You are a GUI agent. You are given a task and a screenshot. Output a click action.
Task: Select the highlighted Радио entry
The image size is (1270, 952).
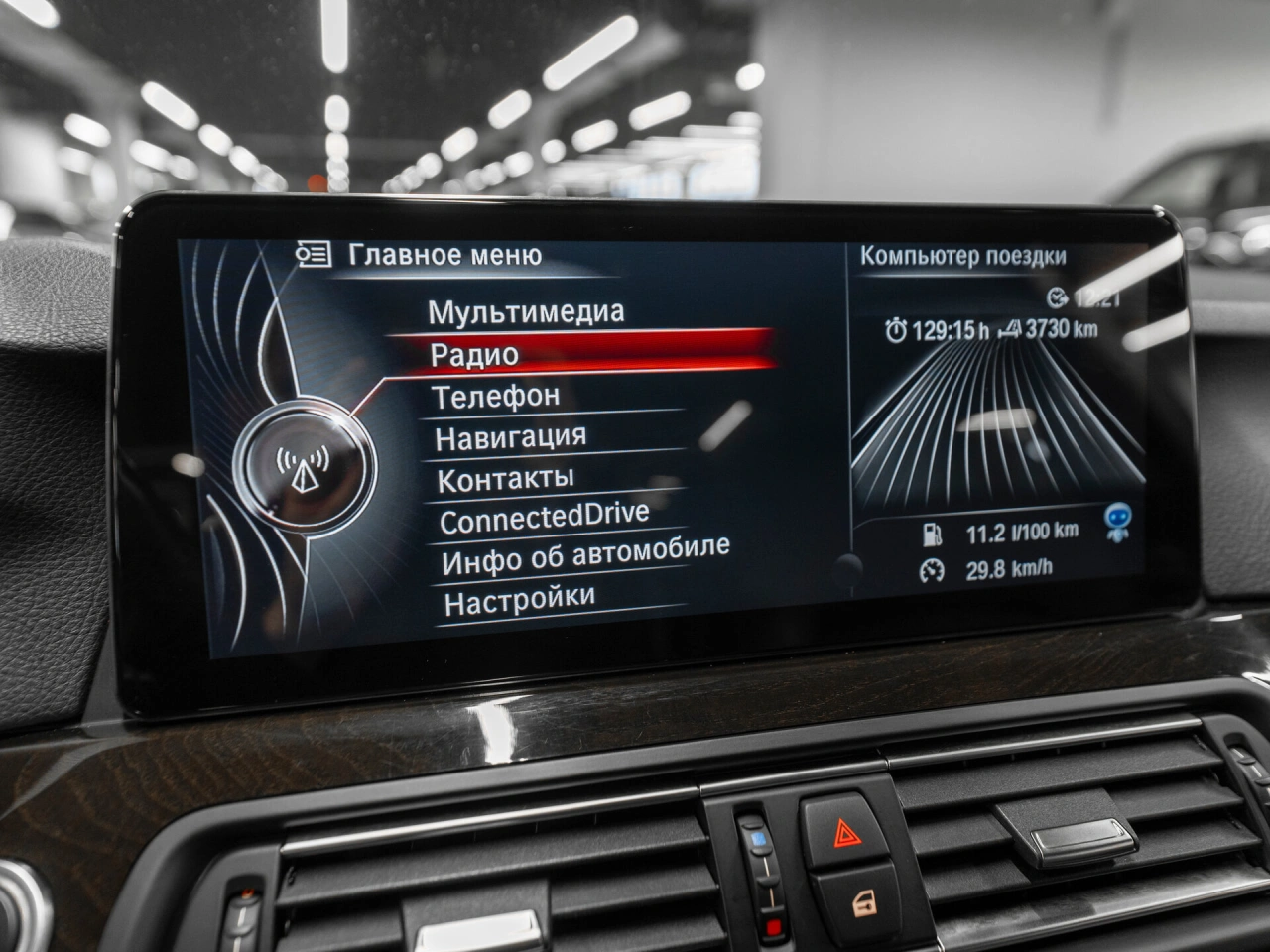[x=474, y=355]
